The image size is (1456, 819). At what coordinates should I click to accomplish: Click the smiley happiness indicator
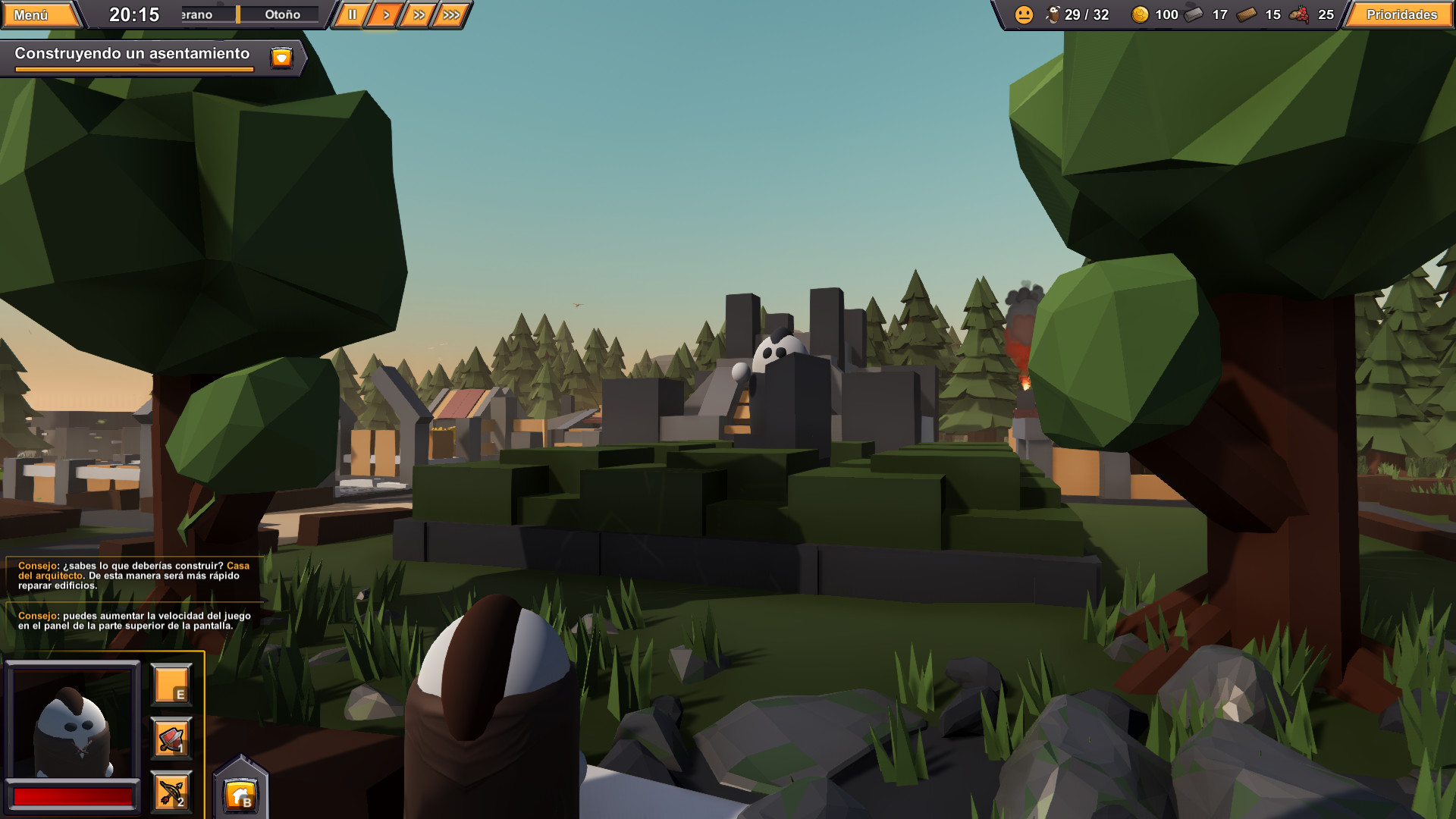(1025, 14)
